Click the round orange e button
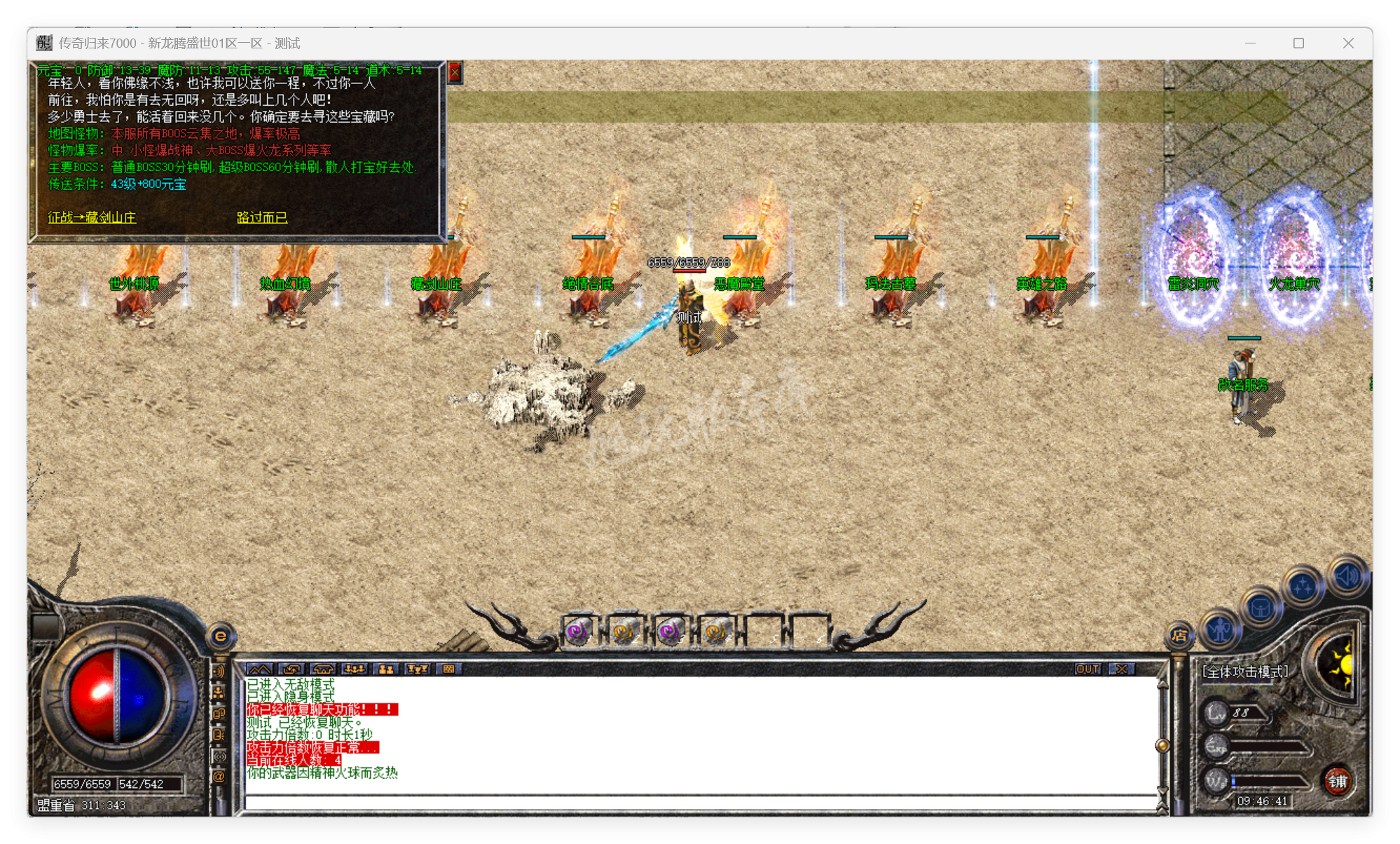This screenshot has height=844, width=1400. tap(221, 636)
